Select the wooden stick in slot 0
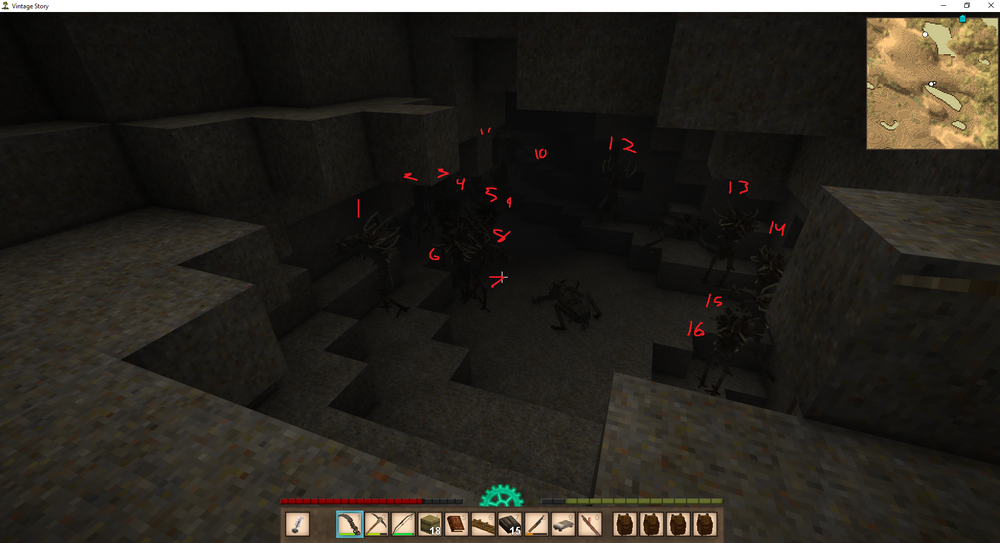The image size is (1000, 543). click(x=591, y=524)
